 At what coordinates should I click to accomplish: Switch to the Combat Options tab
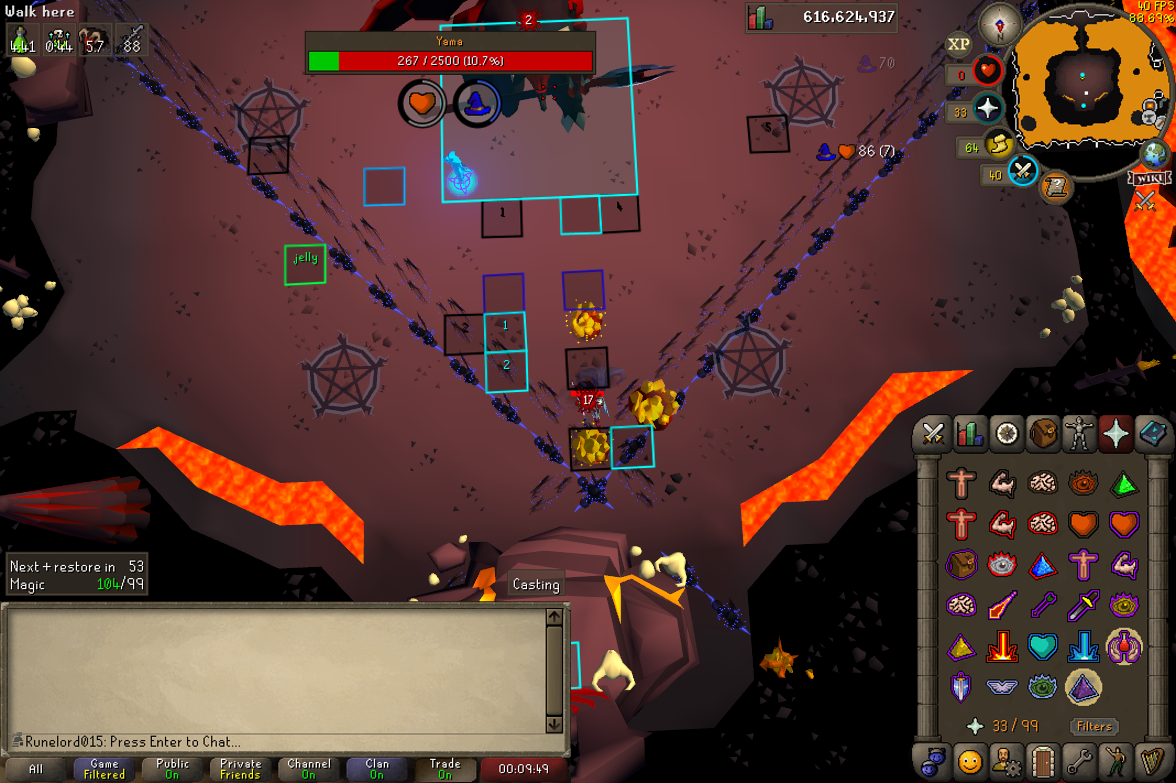coord(933,434)
